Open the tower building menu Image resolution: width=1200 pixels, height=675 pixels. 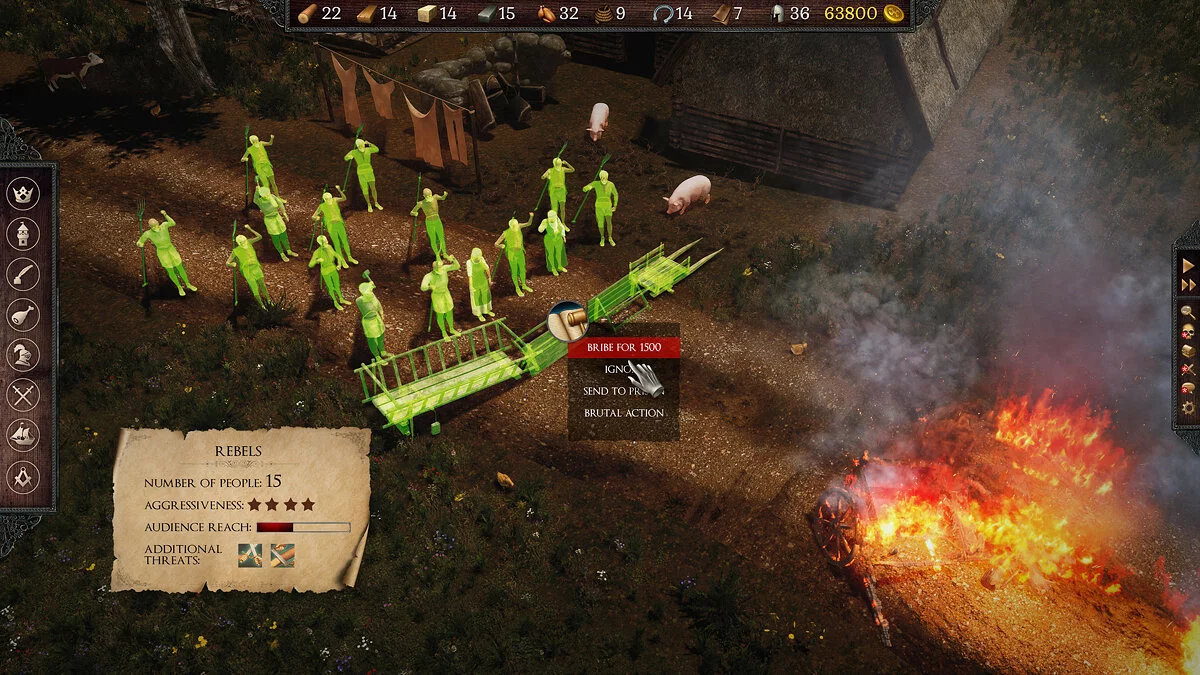23,234
